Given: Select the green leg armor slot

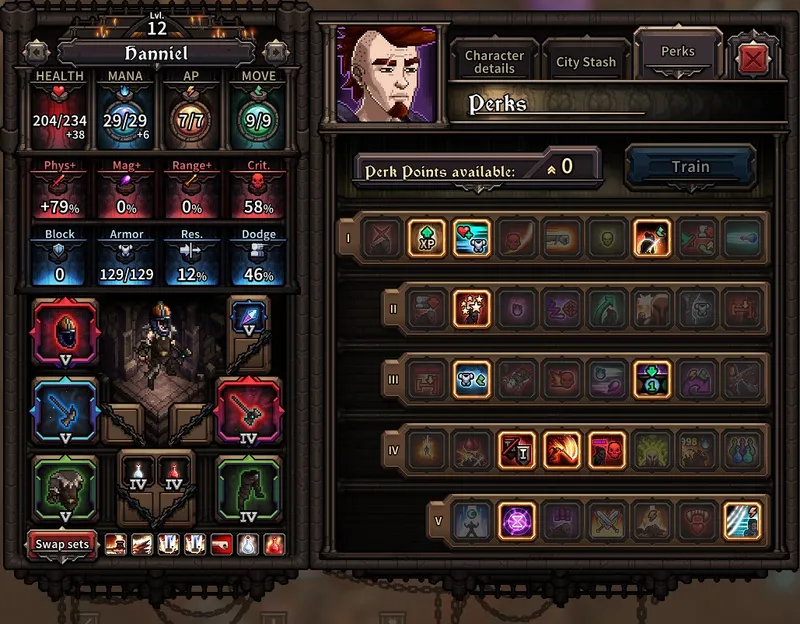Looking at the screenshot, I should click(x=249, y=487).
